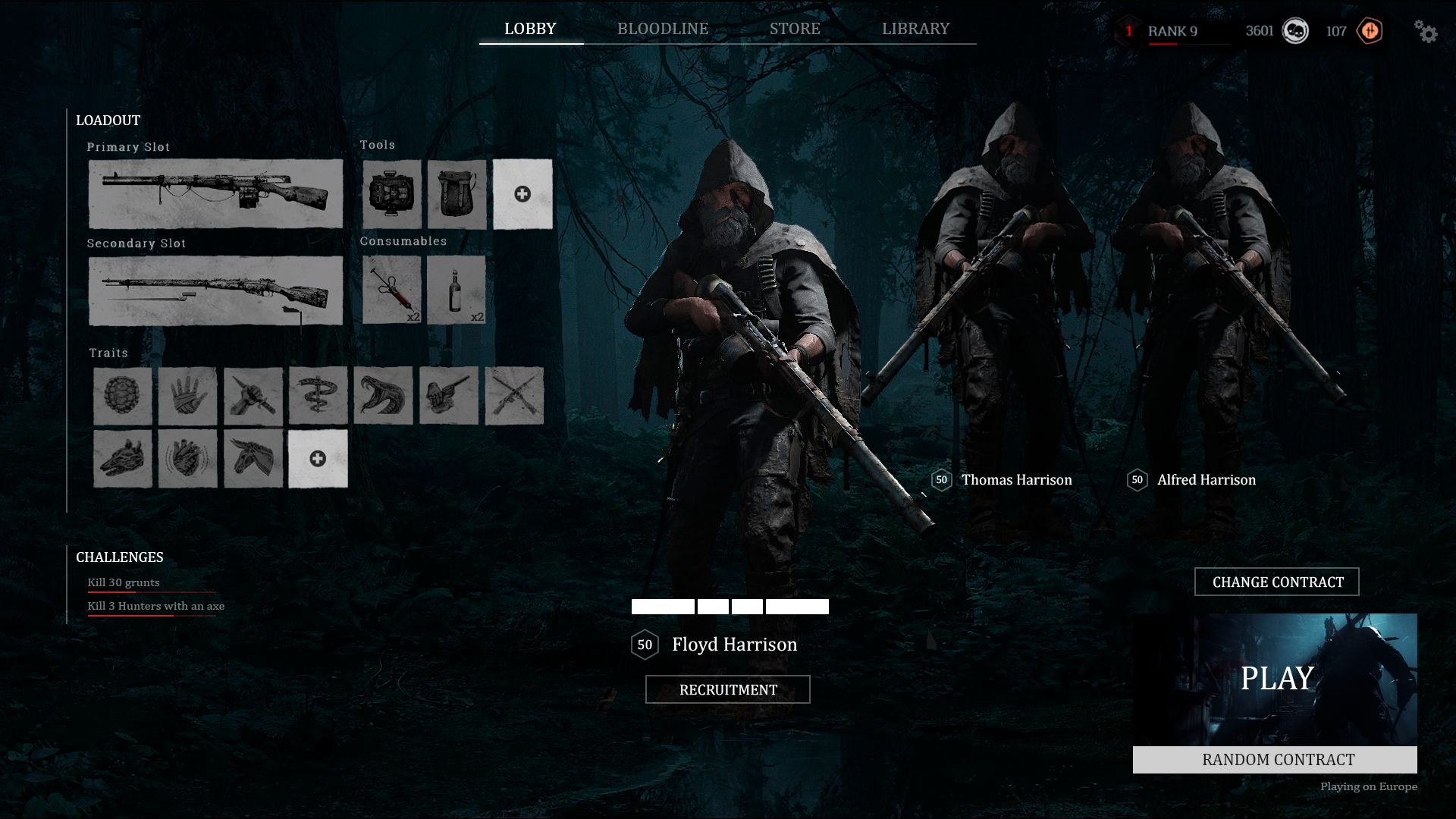
Task: Select the physician serpent-staff trait icon
Action: (x=318, y=395)
